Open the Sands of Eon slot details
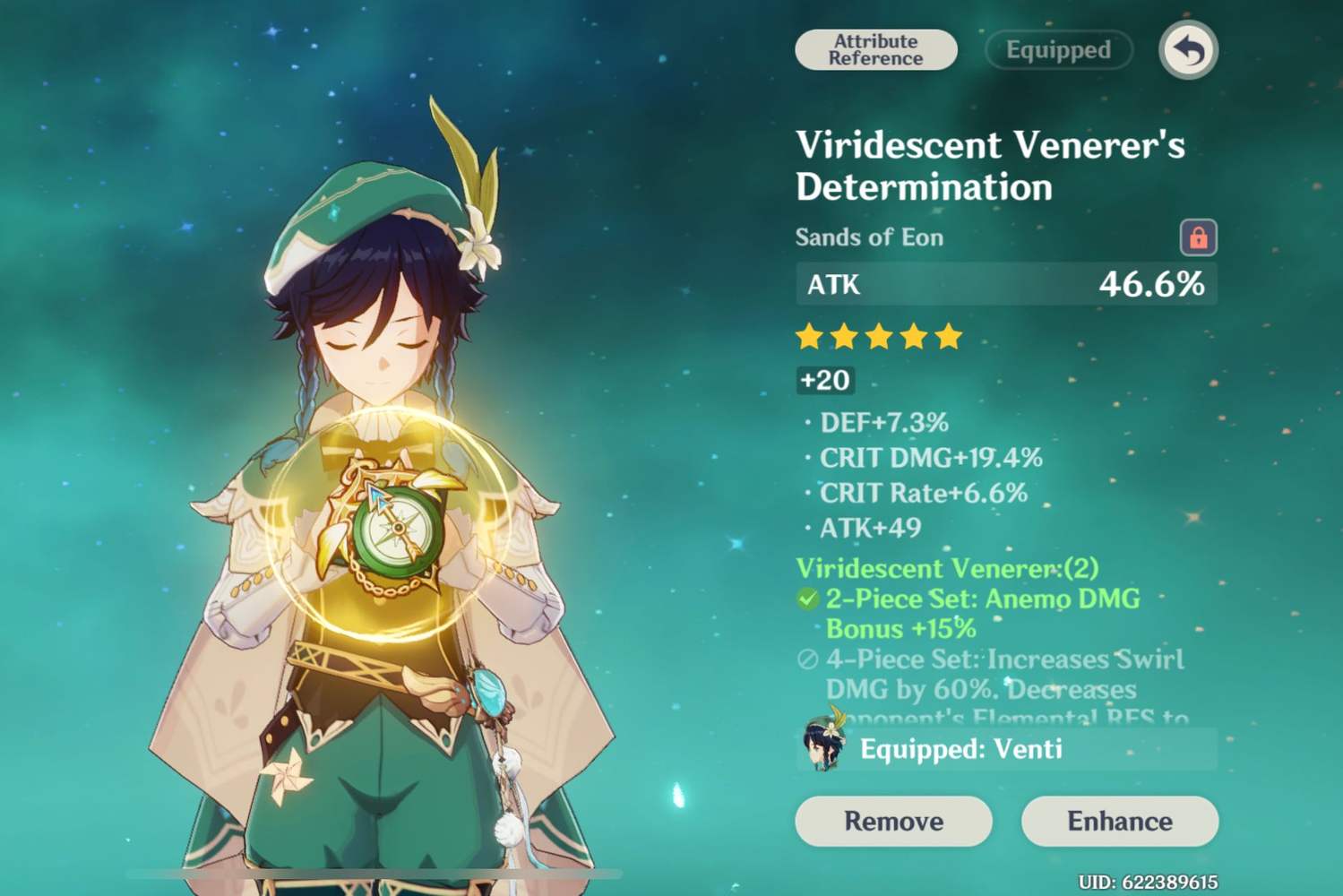The width and height of the screenshot is (1343, 896). pos(870,237)
